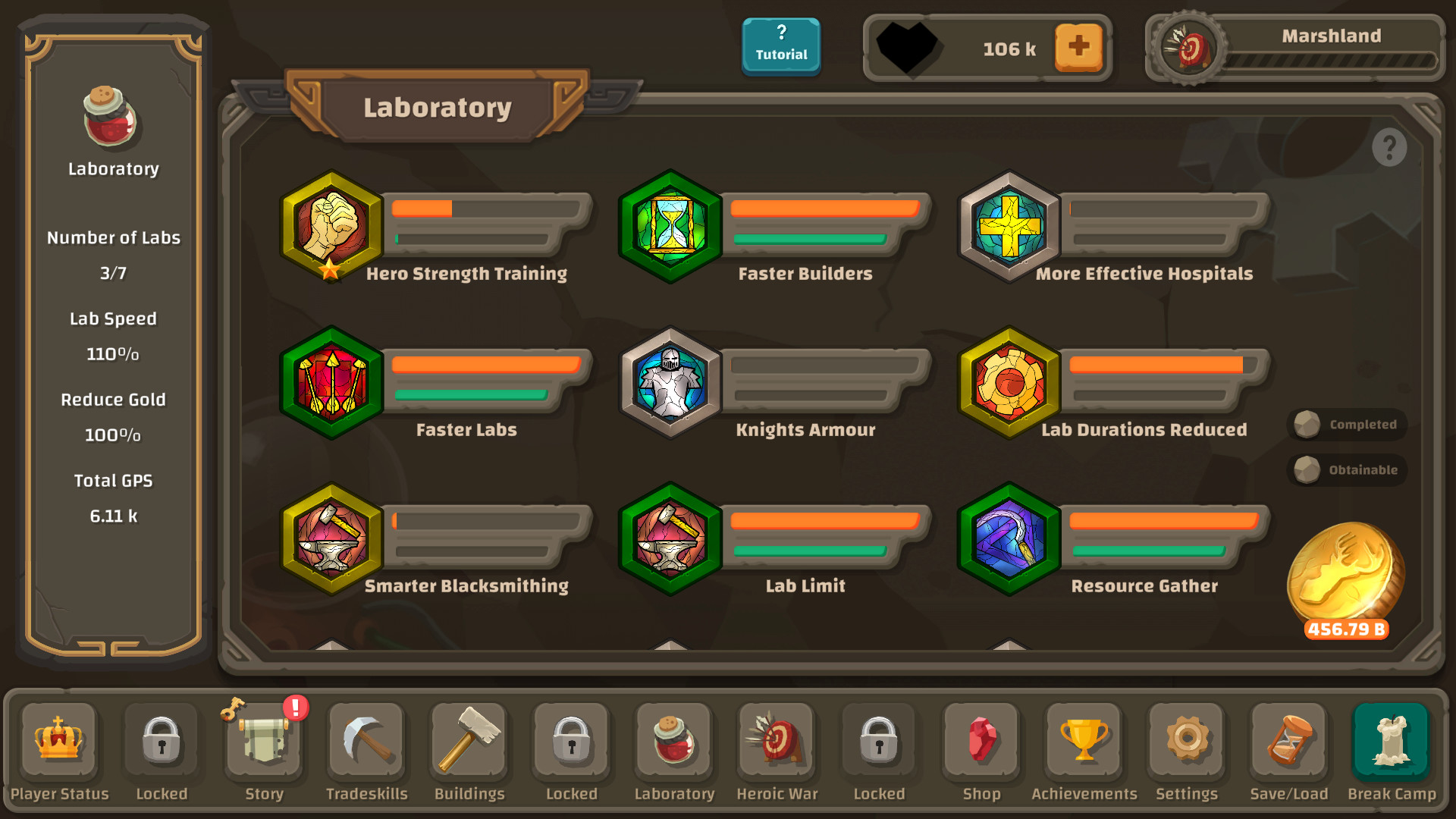Screen dimensions: 1456x819
Task: Select the Tradeskills pickaxe icon
Action: (366, 747)
